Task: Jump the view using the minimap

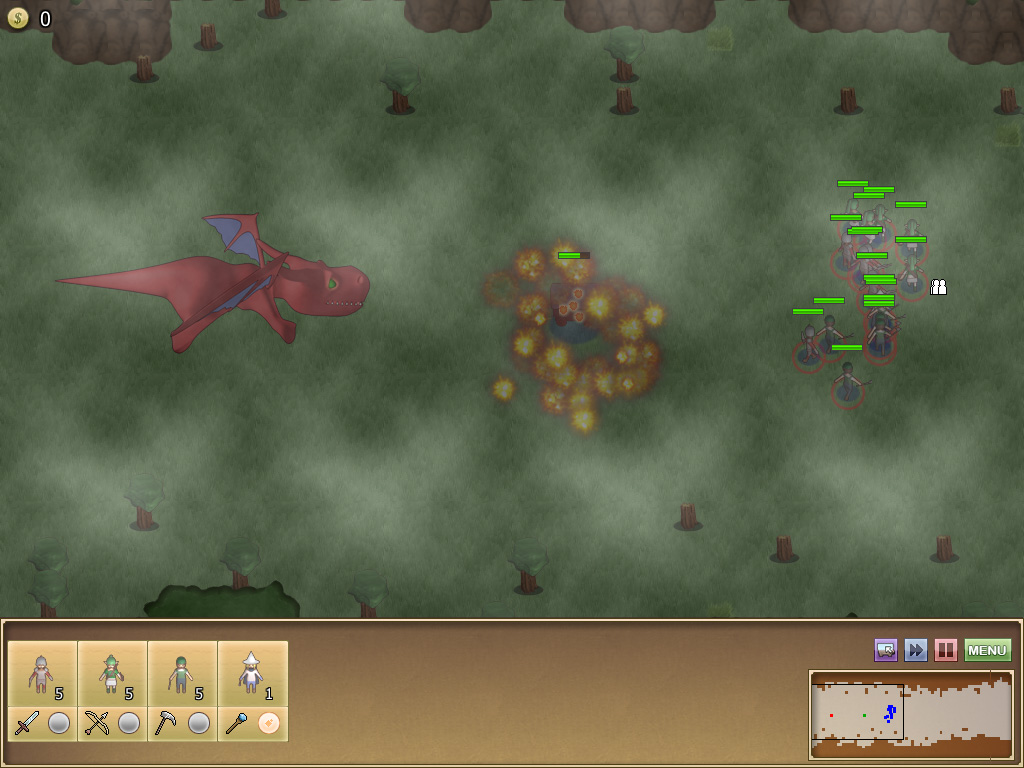Action: pos(910,714)
